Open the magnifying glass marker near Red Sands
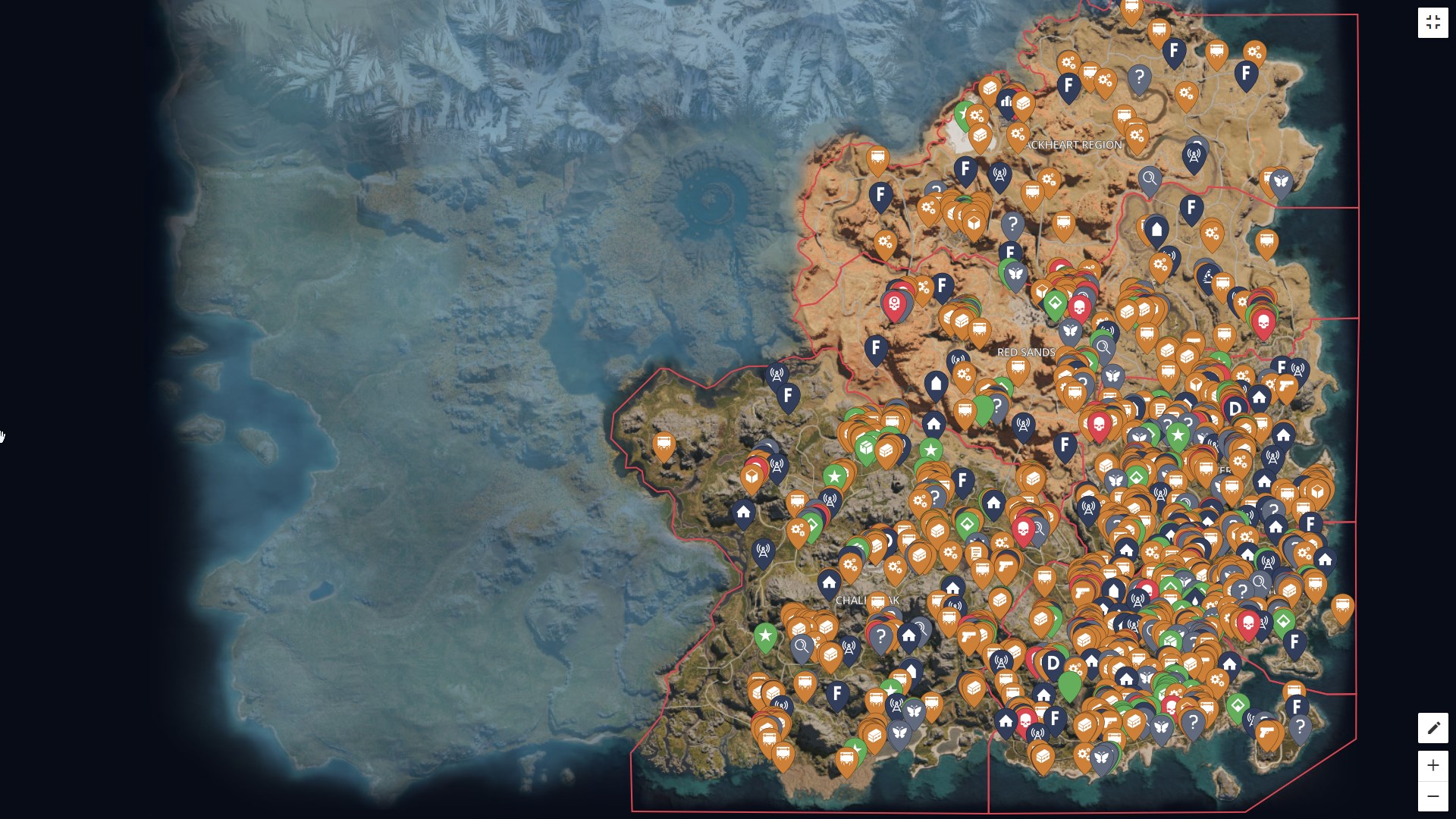 click(x=1104, y=348)
